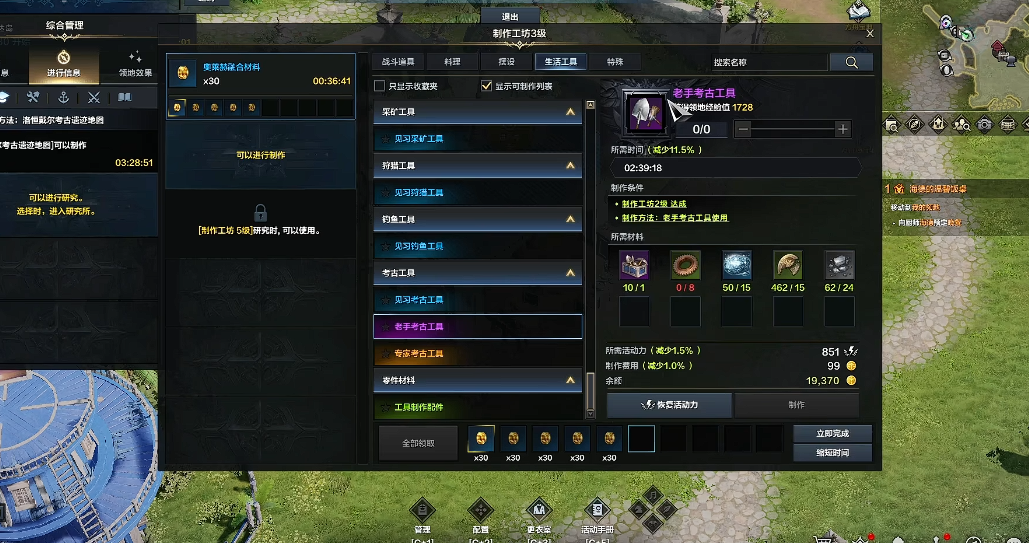1029x543 pixels.
Task: Increase craft quantity with the plus button
Action: [x=842, y=129]
